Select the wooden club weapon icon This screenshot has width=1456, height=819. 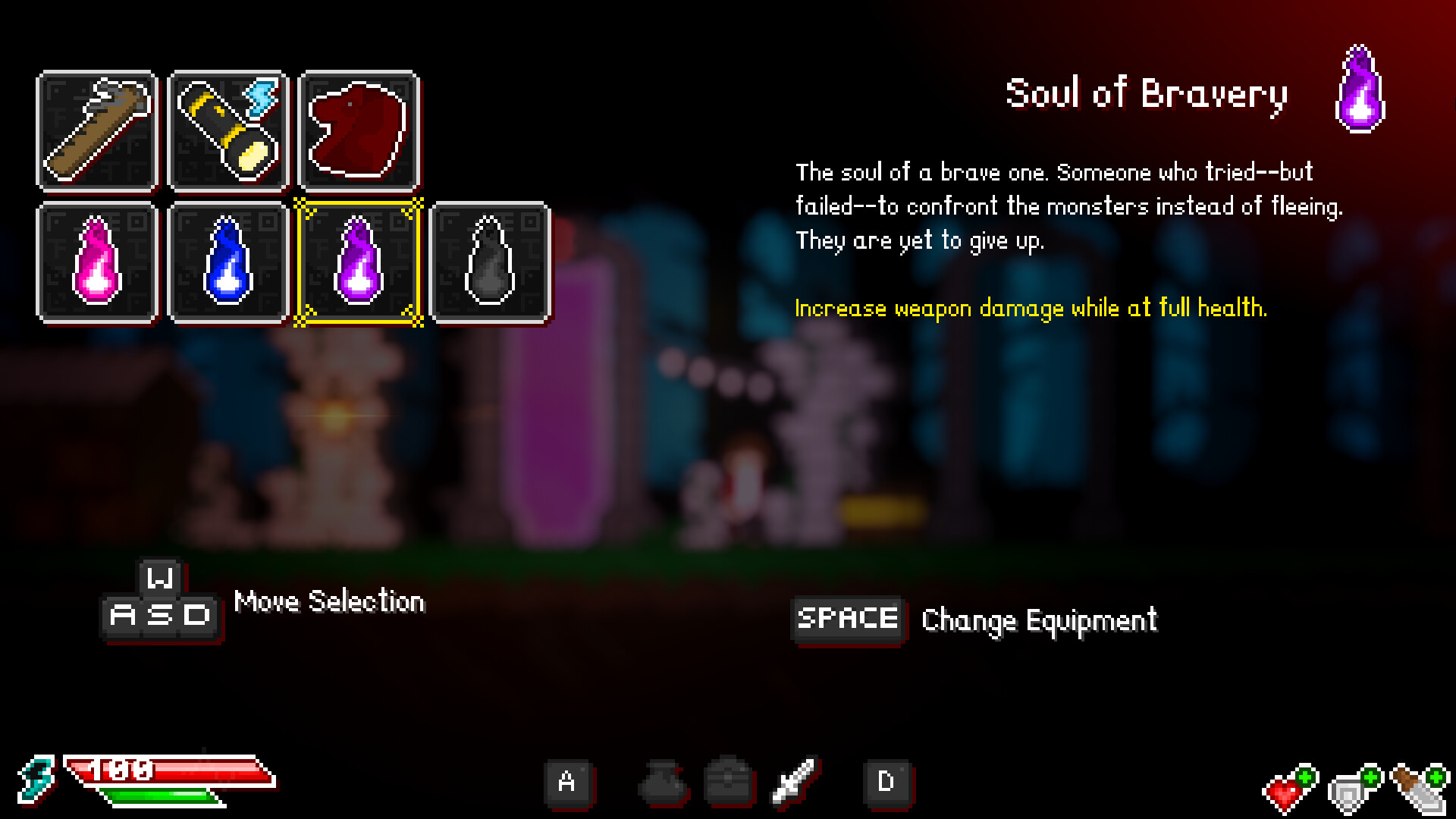(96, 130)
